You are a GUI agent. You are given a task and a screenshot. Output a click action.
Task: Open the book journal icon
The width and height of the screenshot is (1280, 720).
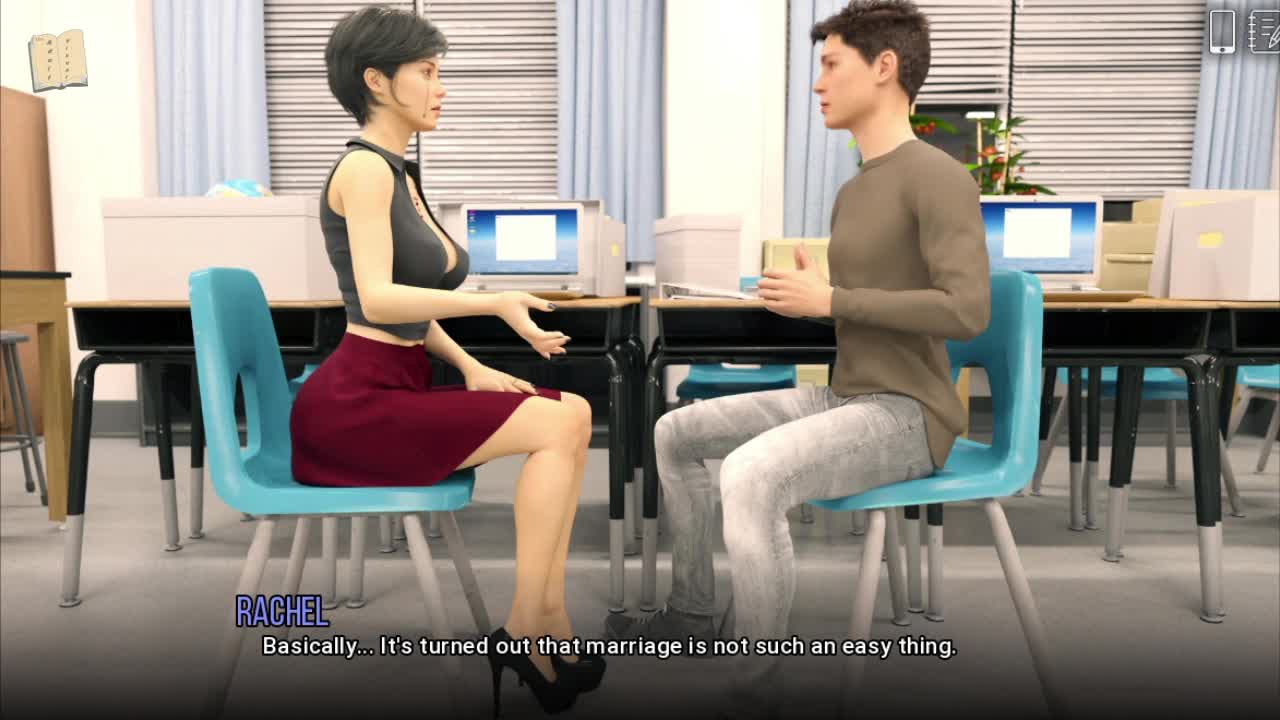click(58, 59)
